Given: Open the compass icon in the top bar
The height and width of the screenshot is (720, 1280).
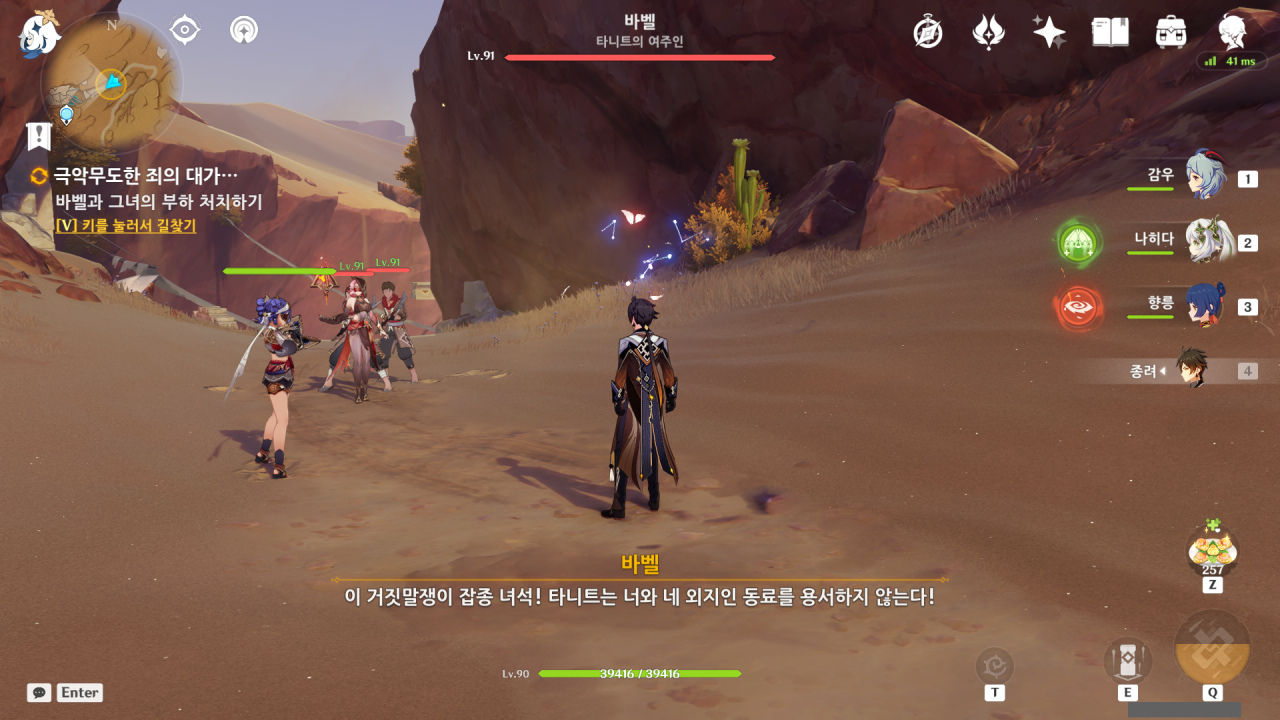Looking at the screenshot, I should click(928, 32).
